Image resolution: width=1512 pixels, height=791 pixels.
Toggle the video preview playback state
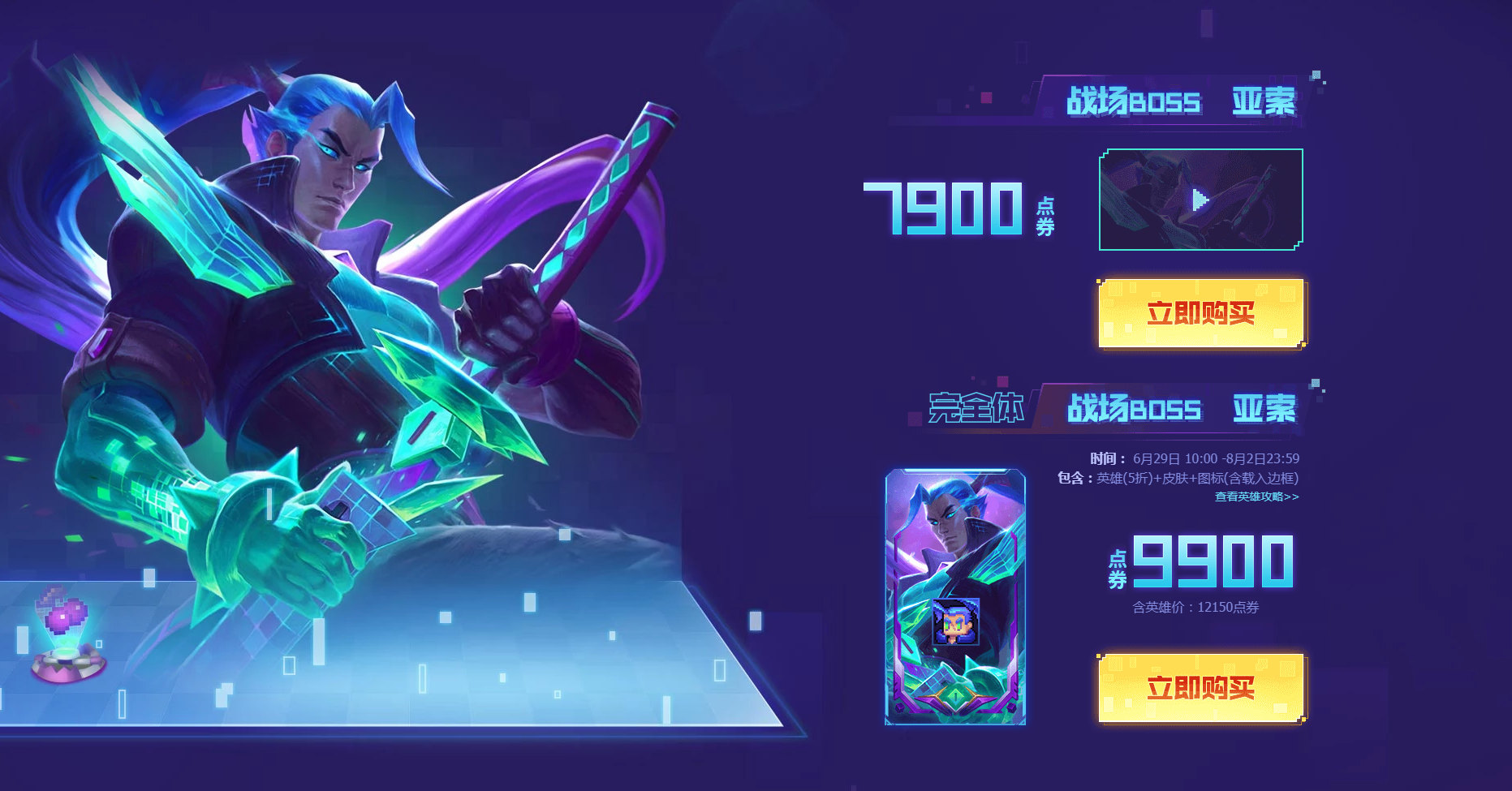tap(1200, 200)
